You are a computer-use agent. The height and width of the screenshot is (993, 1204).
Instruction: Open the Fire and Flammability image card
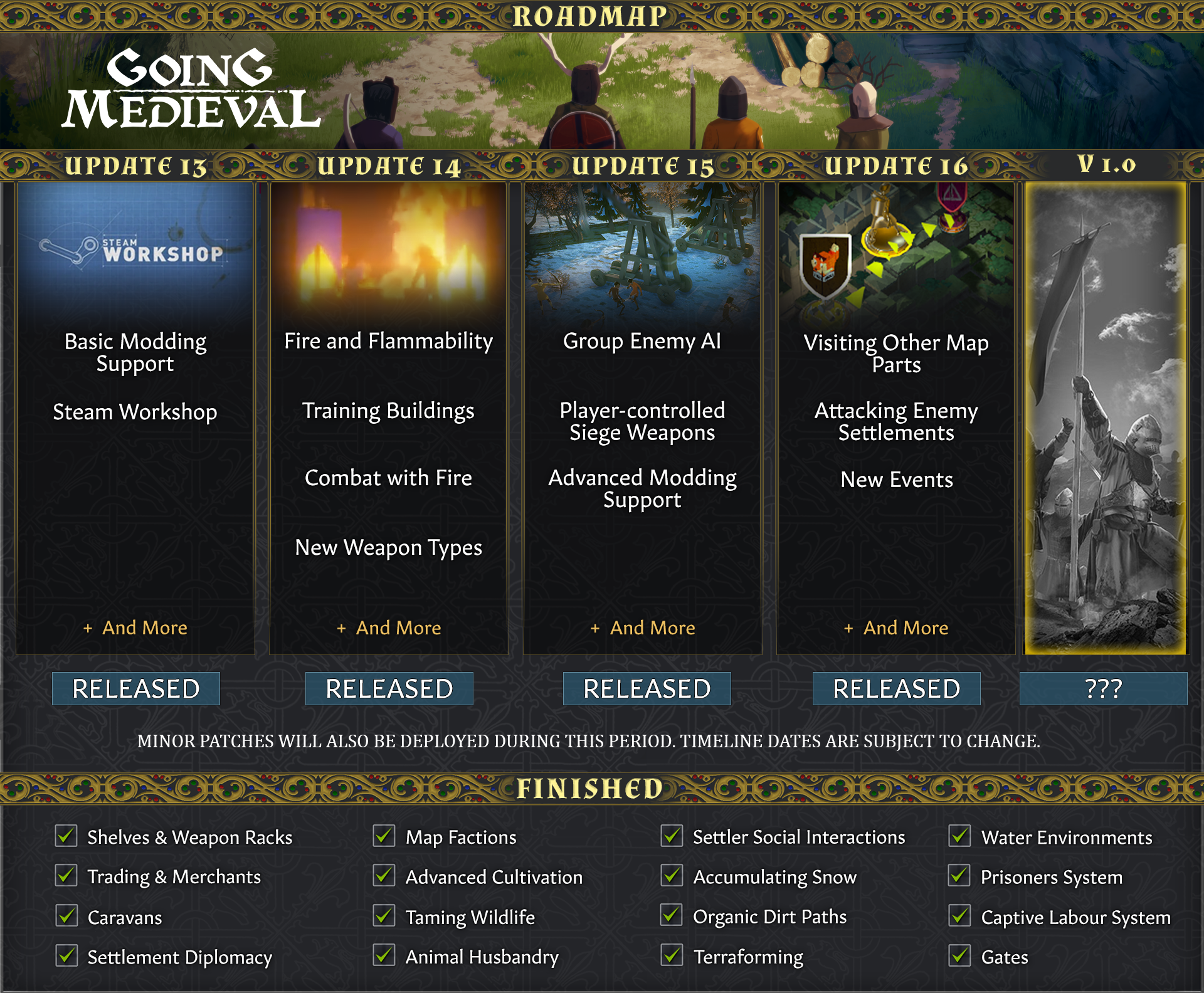coord(389,251)
